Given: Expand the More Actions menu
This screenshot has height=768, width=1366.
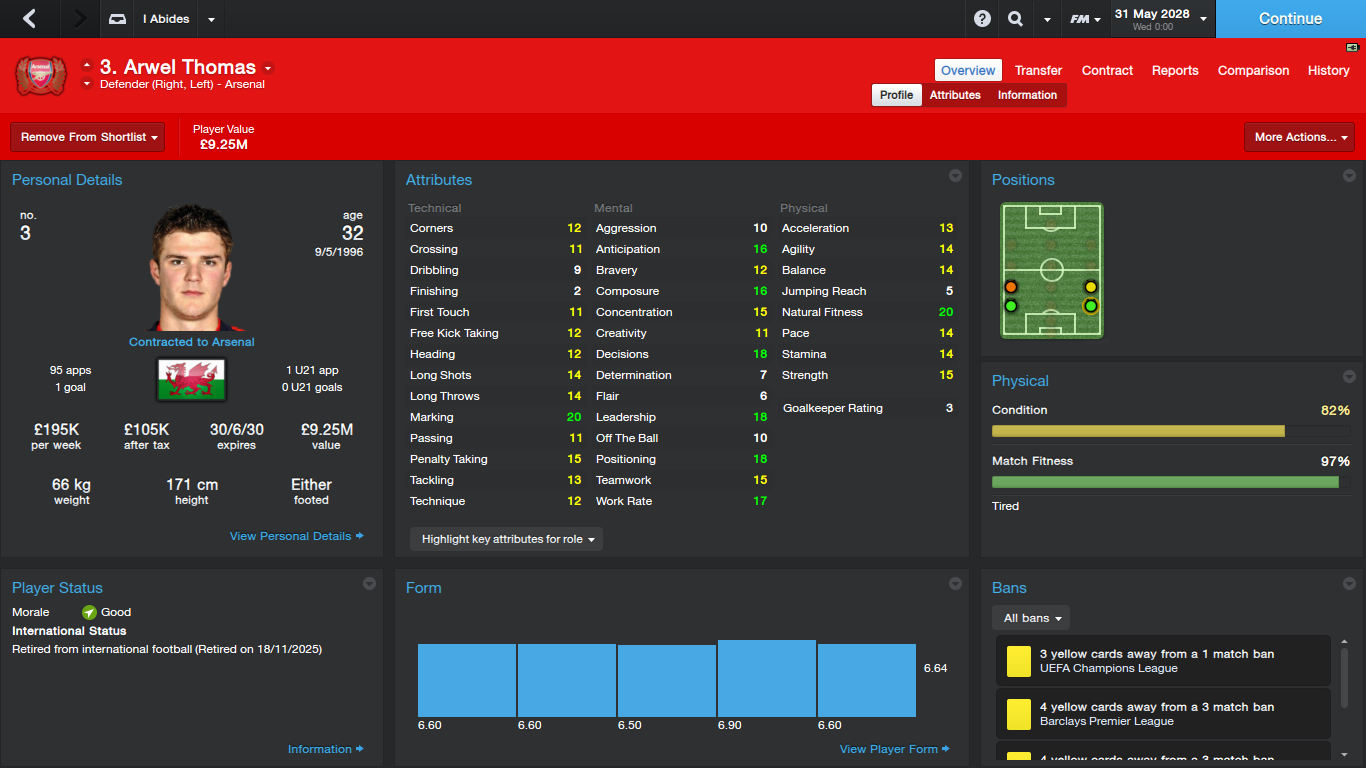Looking at the screenshot, I should (1299, 136).
